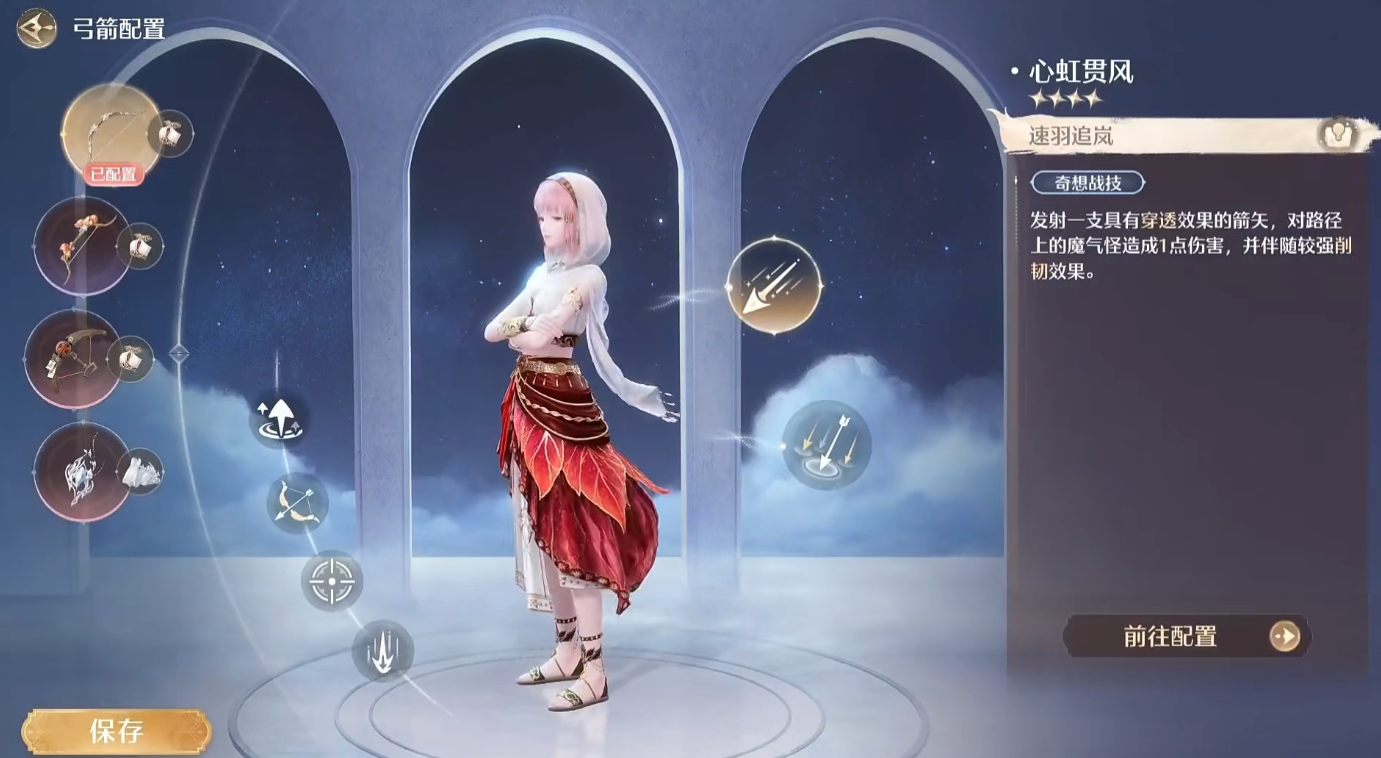
Task: Choose the arrow rain skill icon
Action: 826,445
